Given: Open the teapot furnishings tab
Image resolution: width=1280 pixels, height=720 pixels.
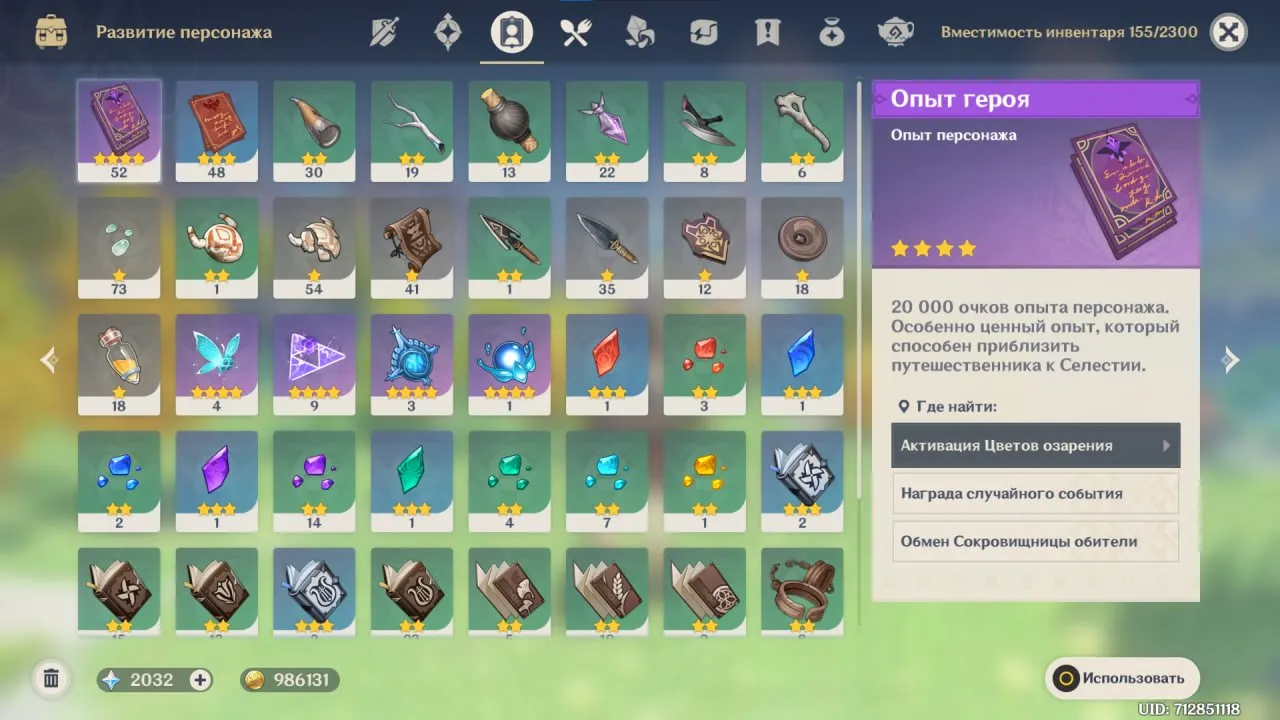Looking at the screenshot, I should (895, 33).
